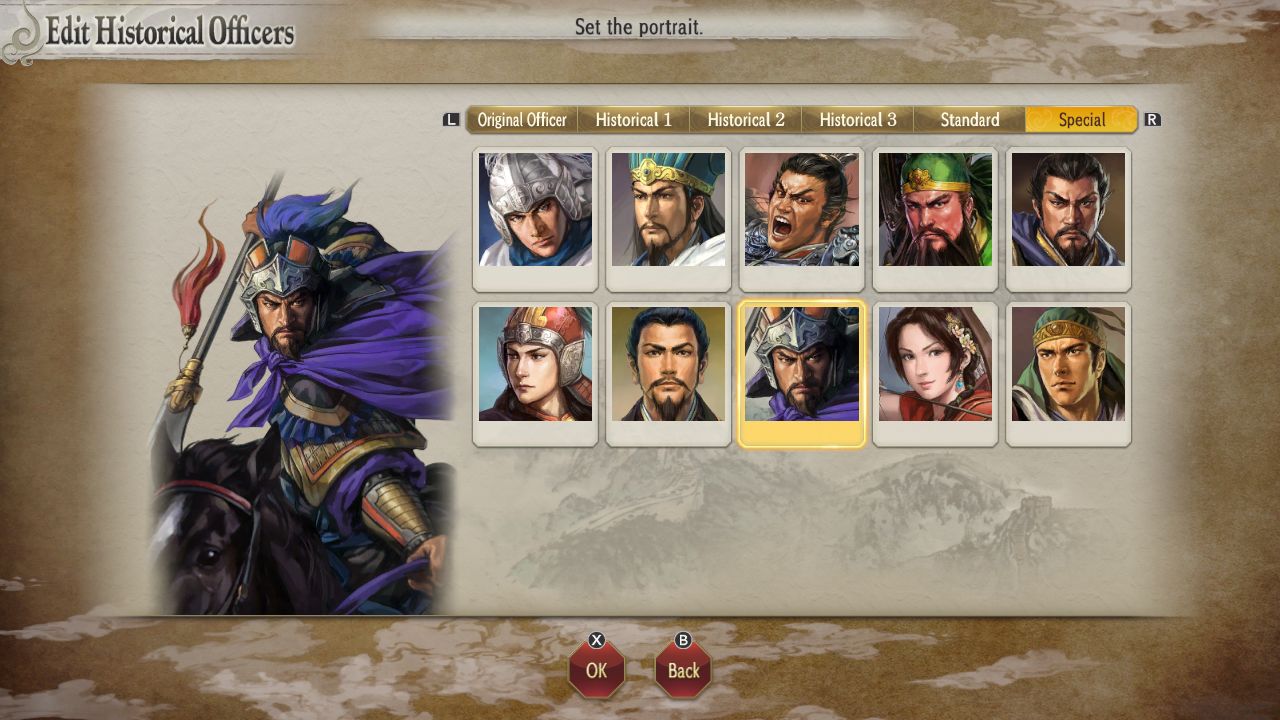This screenshot has height=720, width=1280.
Task: Select the silver-helmeted young warrior portrait
Action: (x=534, y=211)
